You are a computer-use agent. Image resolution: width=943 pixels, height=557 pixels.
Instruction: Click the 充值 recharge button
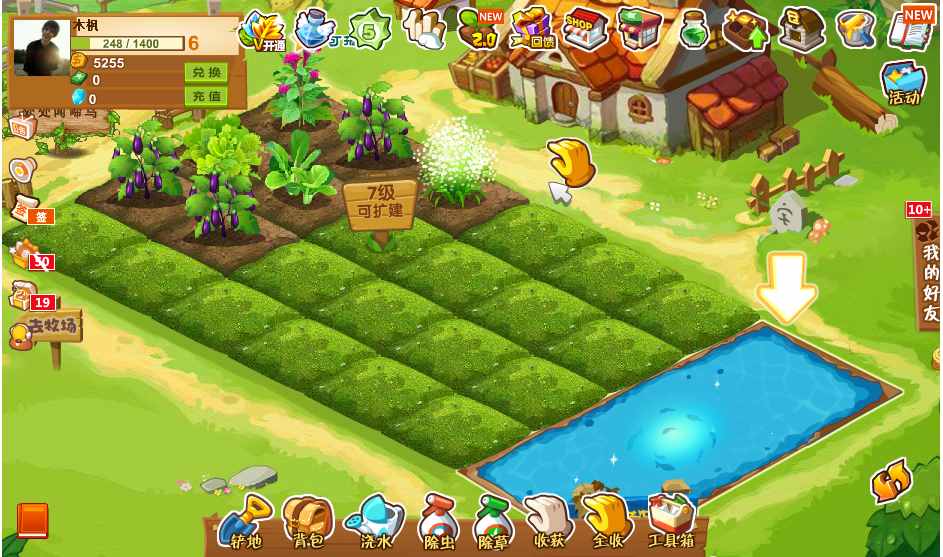click(x=205, y=97)
